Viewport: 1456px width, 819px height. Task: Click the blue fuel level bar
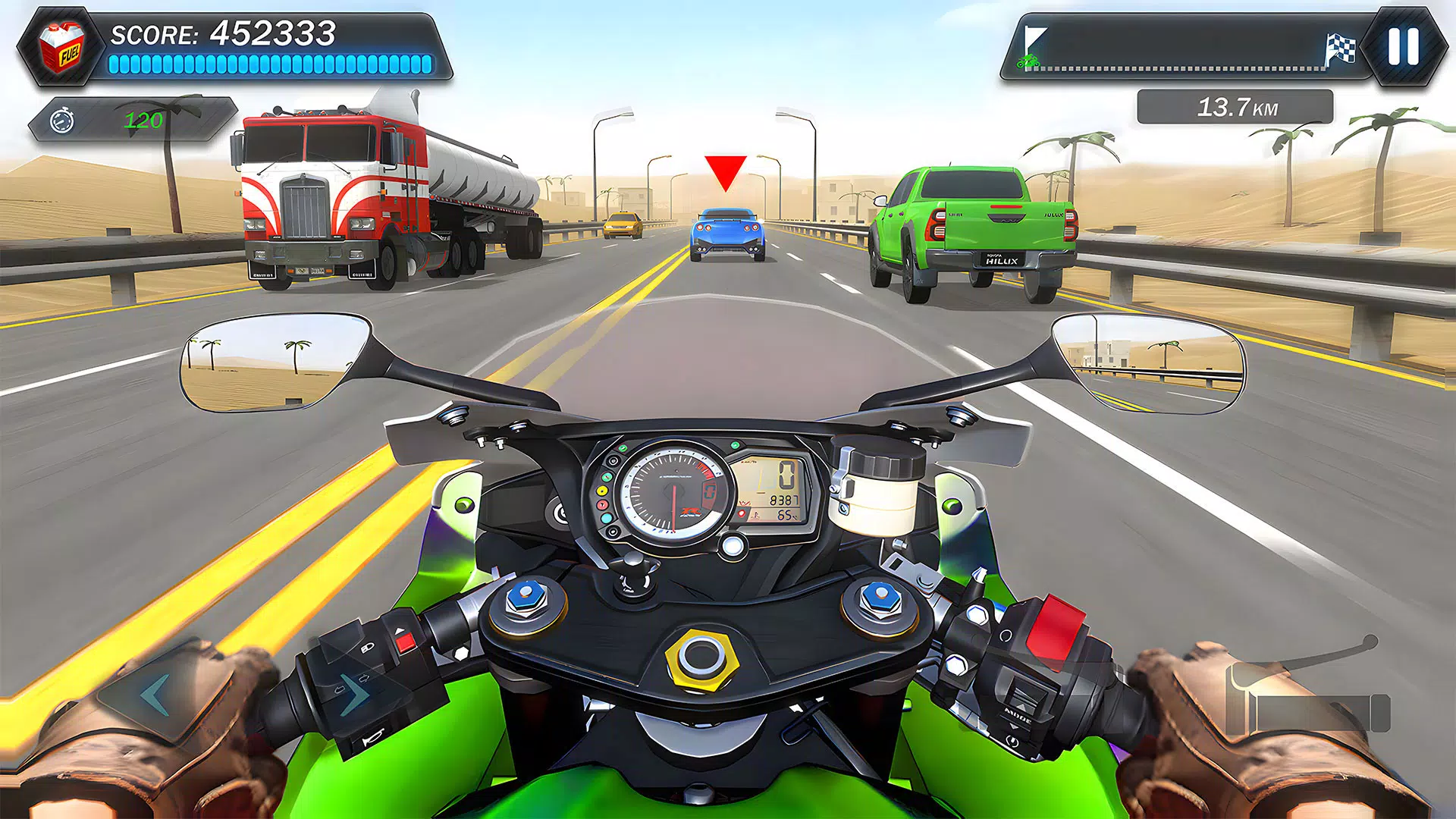click(x=273, y=64)
